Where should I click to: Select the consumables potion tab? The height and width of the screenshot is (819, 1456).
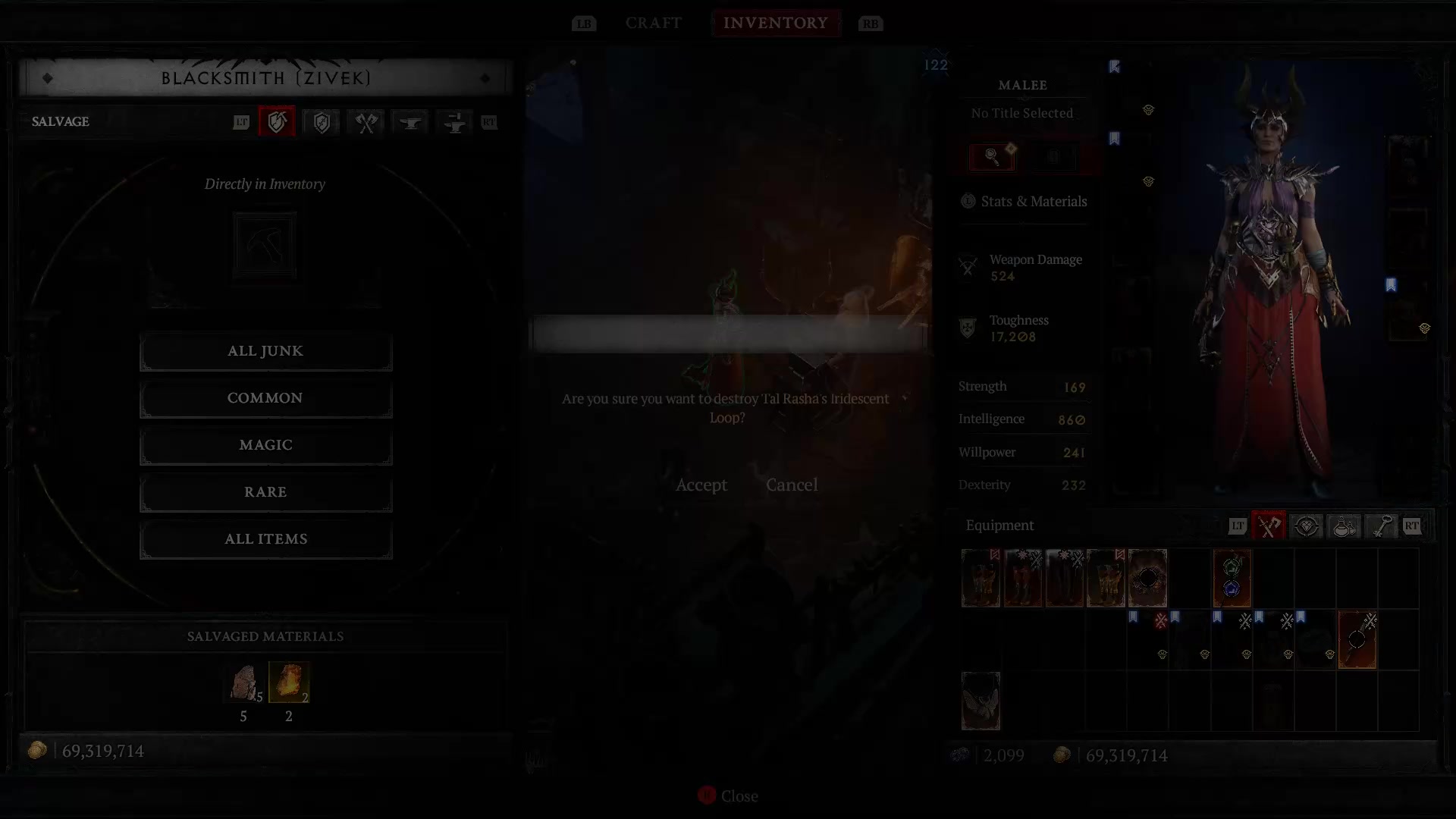(x=1344, y=526)
